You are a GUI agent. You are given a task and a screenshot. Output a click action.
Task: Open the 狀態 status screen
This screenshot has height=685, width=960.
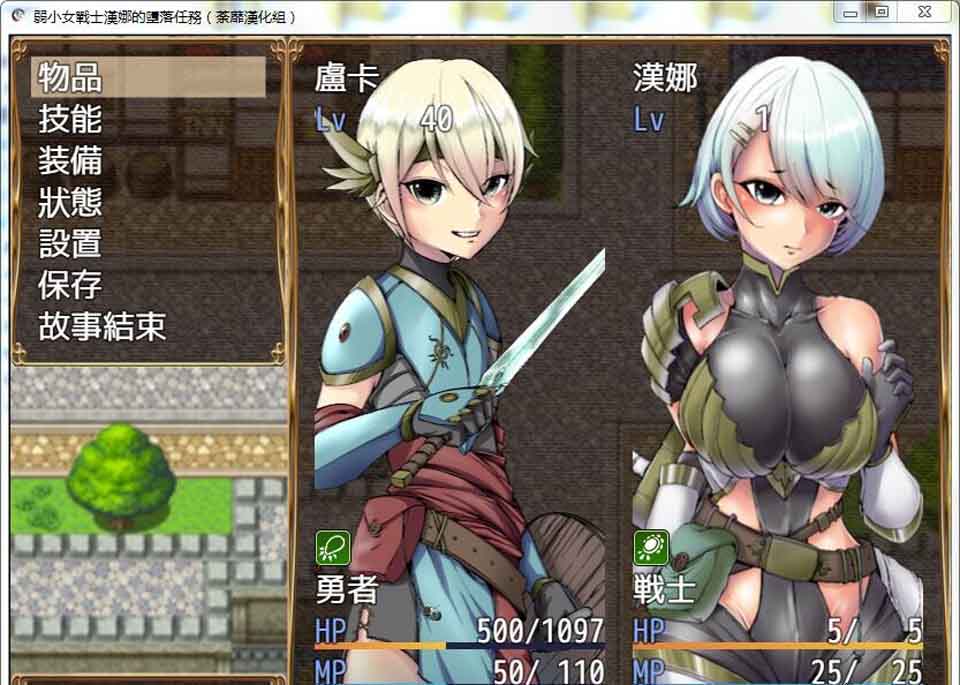tap(72, 203)
